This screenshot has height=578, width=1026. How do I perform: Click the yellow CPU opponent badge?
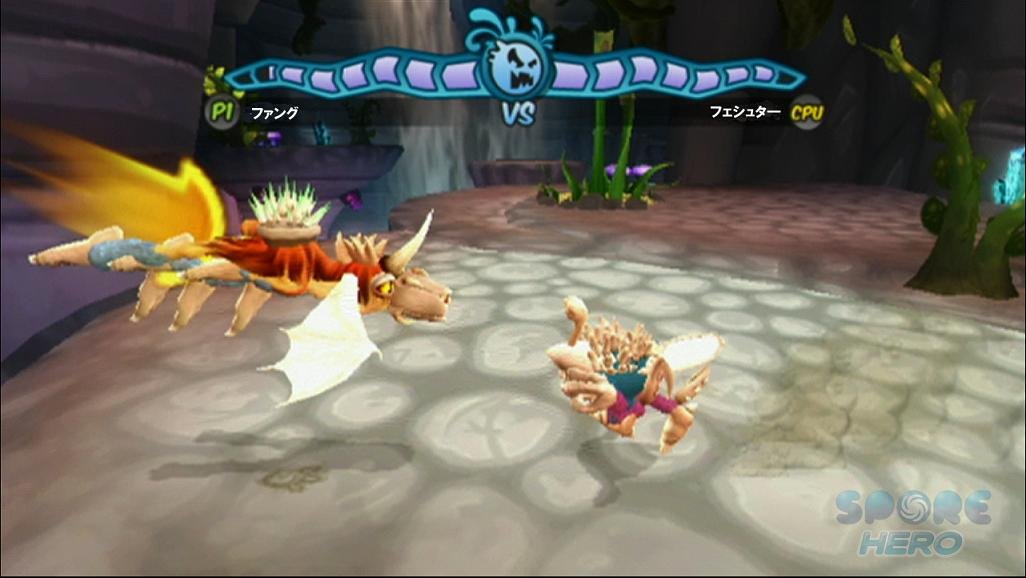[x=807, y=112]
